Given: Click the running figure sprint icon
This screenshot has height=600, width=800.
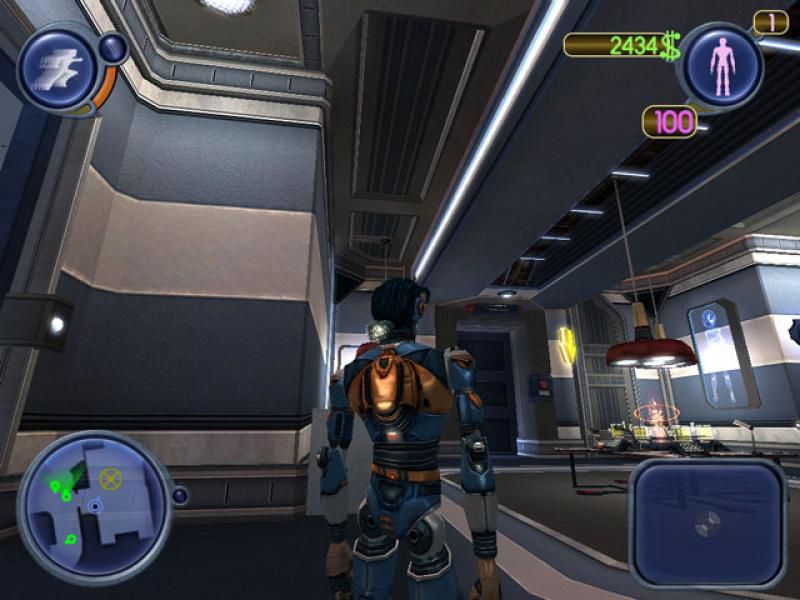Looking at the screenshot, I should tap(57, 69).
